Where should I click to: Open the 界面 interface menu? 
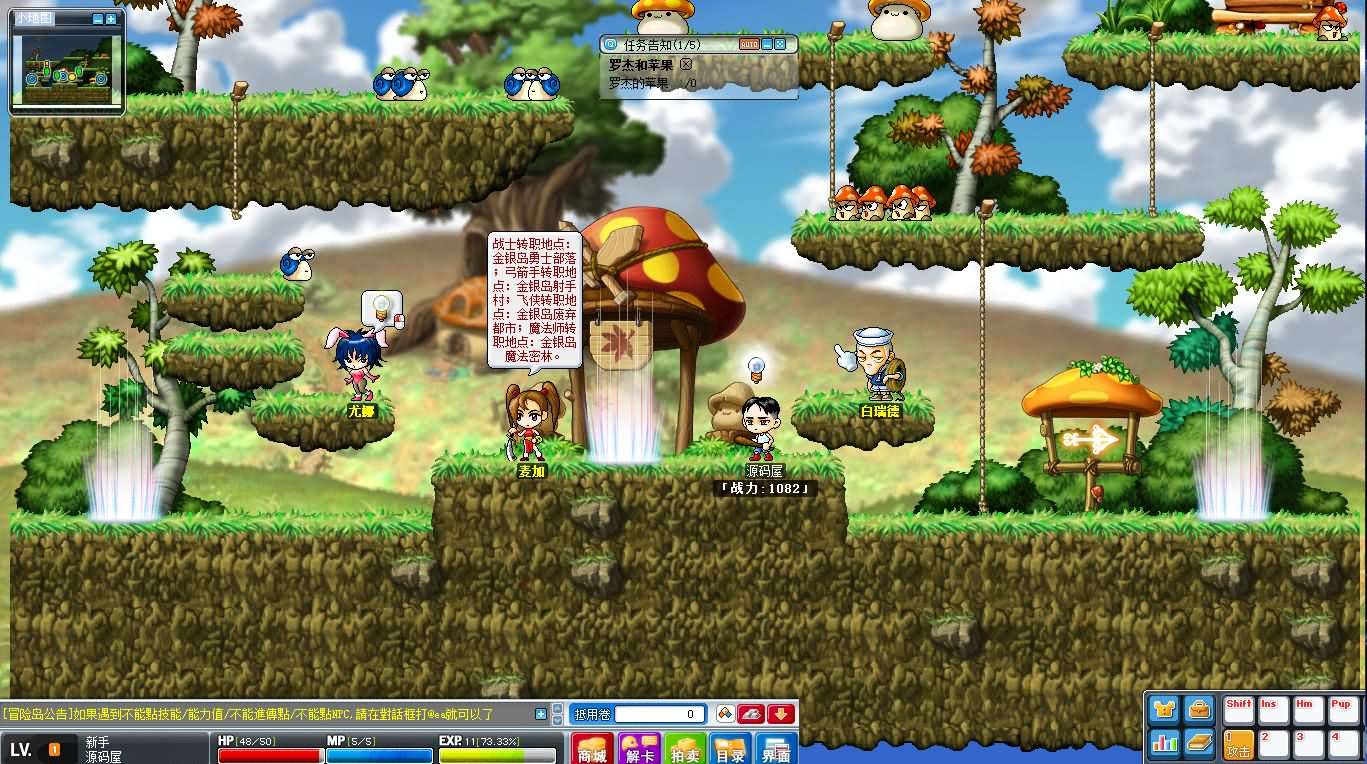click(x=774, y=750)
